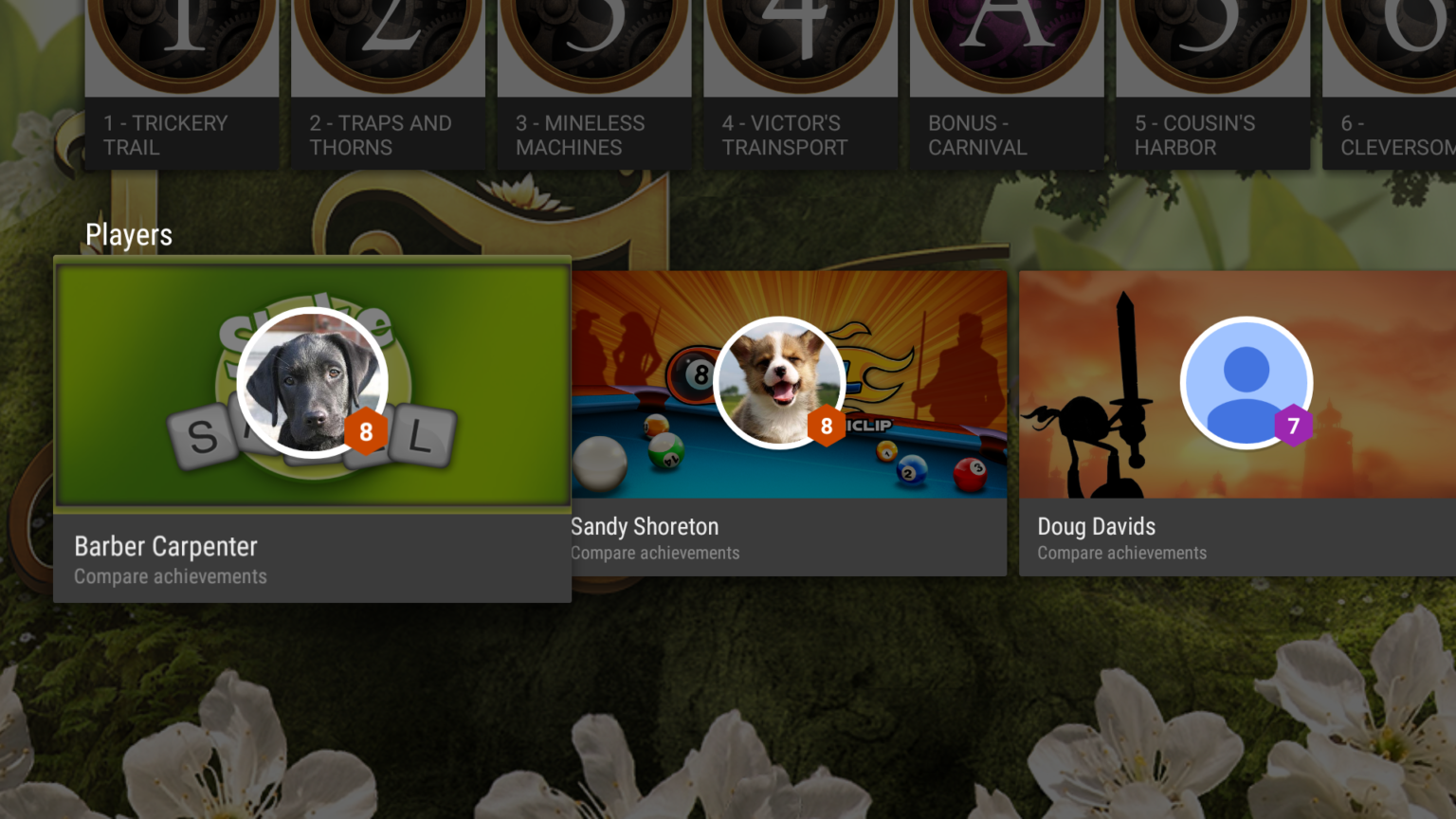Click the 'Players' section heading
Viewport: 1456px width, 819px height.
129,234
